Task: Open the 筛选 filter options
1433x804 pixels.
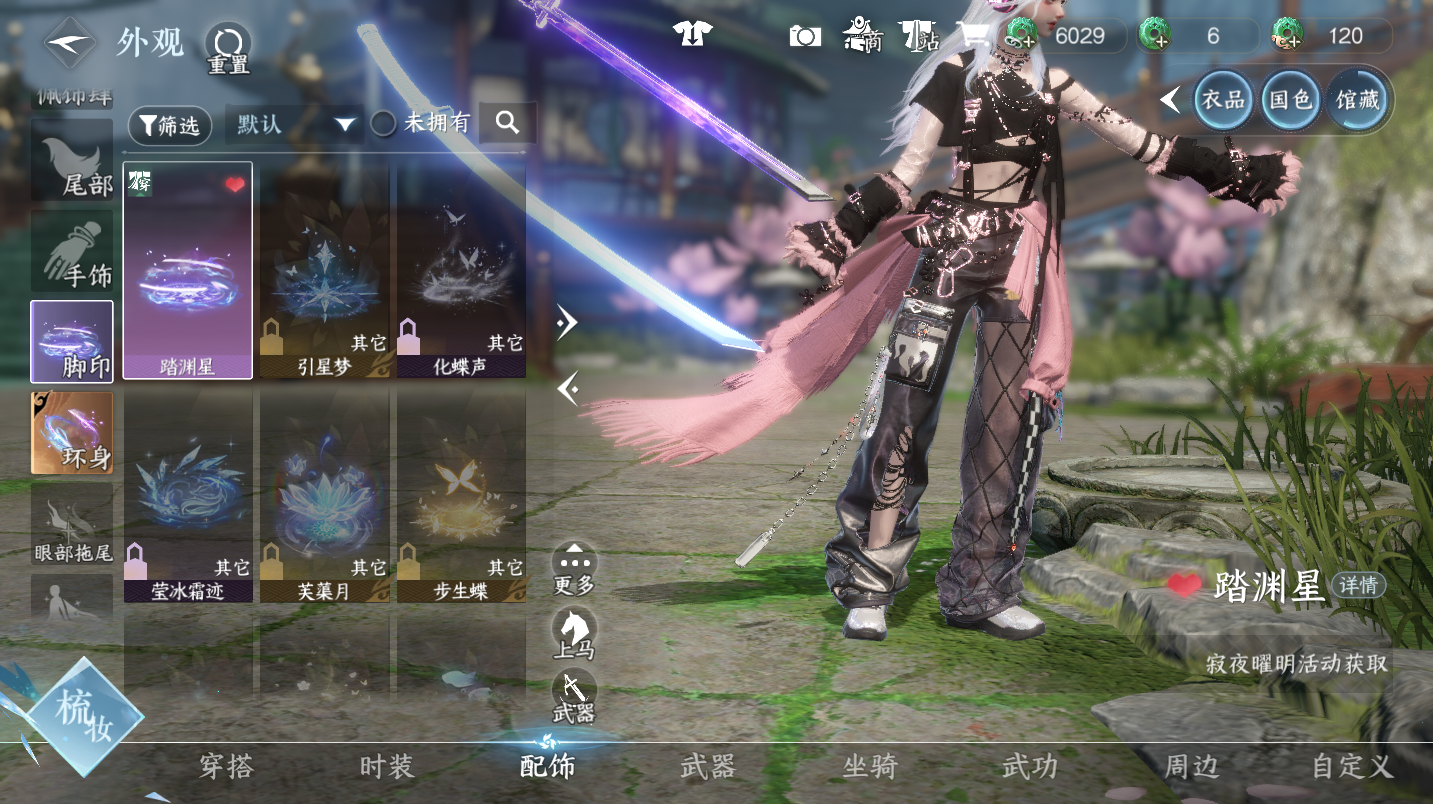Action: click(170, 125)
